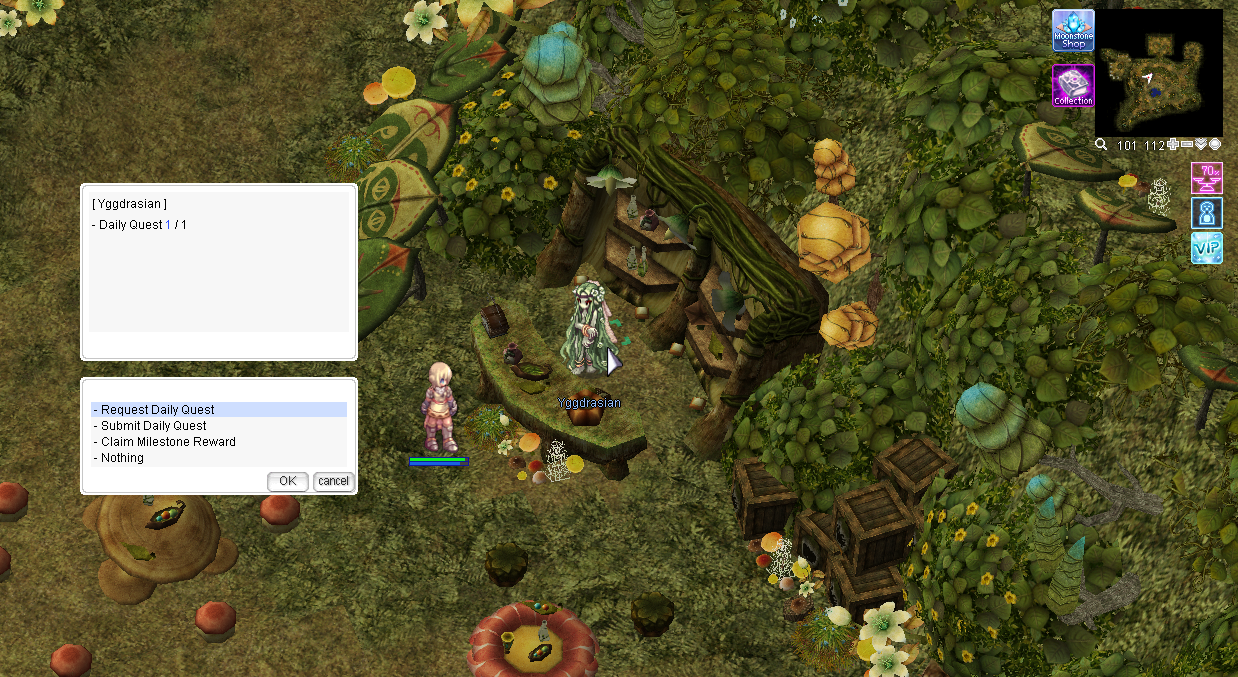This screenshot has height=677, width=1238.
Task: Click the layered arrows minimap button
Action: click(1201, 145)
